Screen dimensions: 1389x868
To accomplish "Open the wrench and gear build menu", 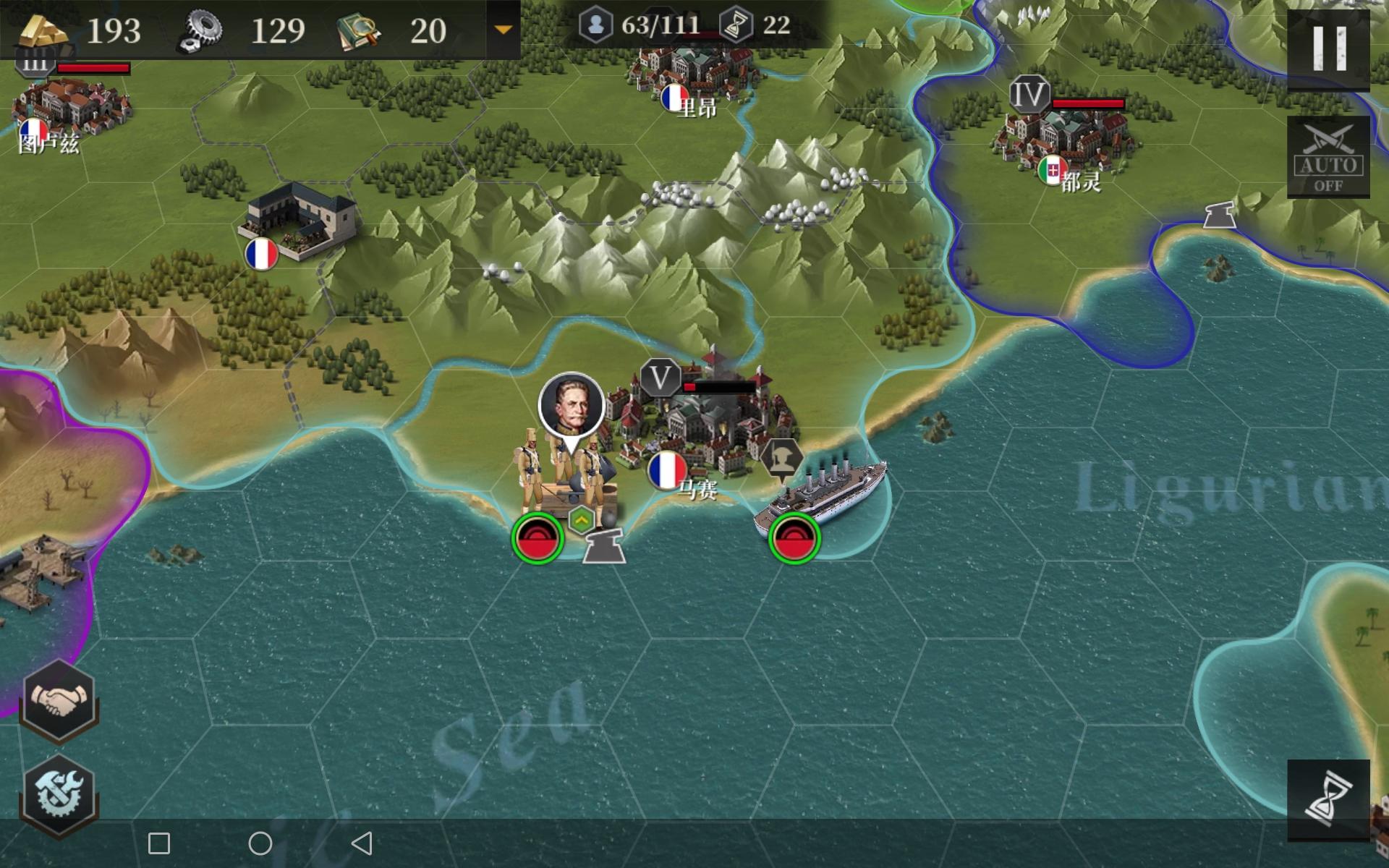I will [59, 793].
